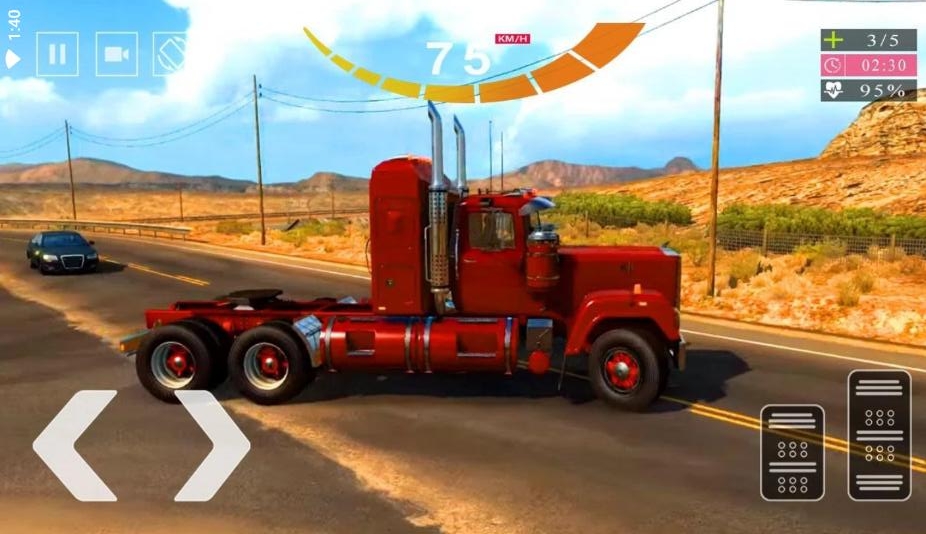
Task: Pause the game
Action: coord(57,54)
